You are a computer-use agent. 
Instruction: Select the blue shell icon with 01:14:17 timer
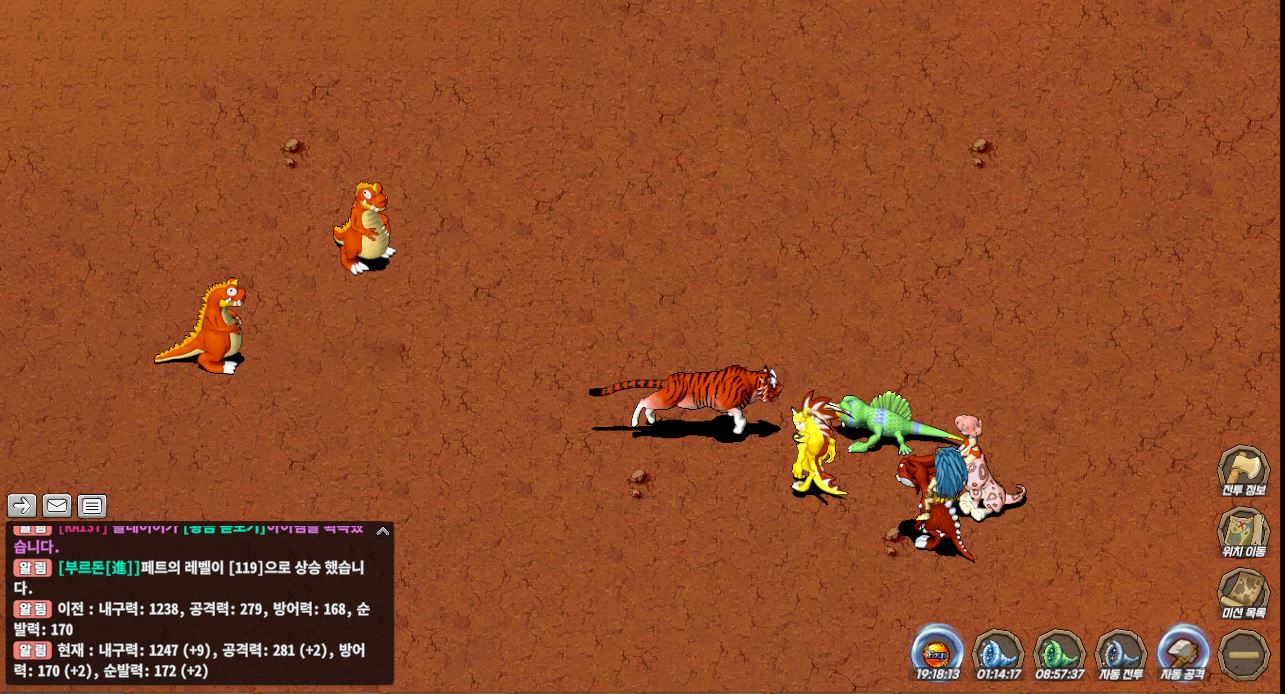[997, 651]
